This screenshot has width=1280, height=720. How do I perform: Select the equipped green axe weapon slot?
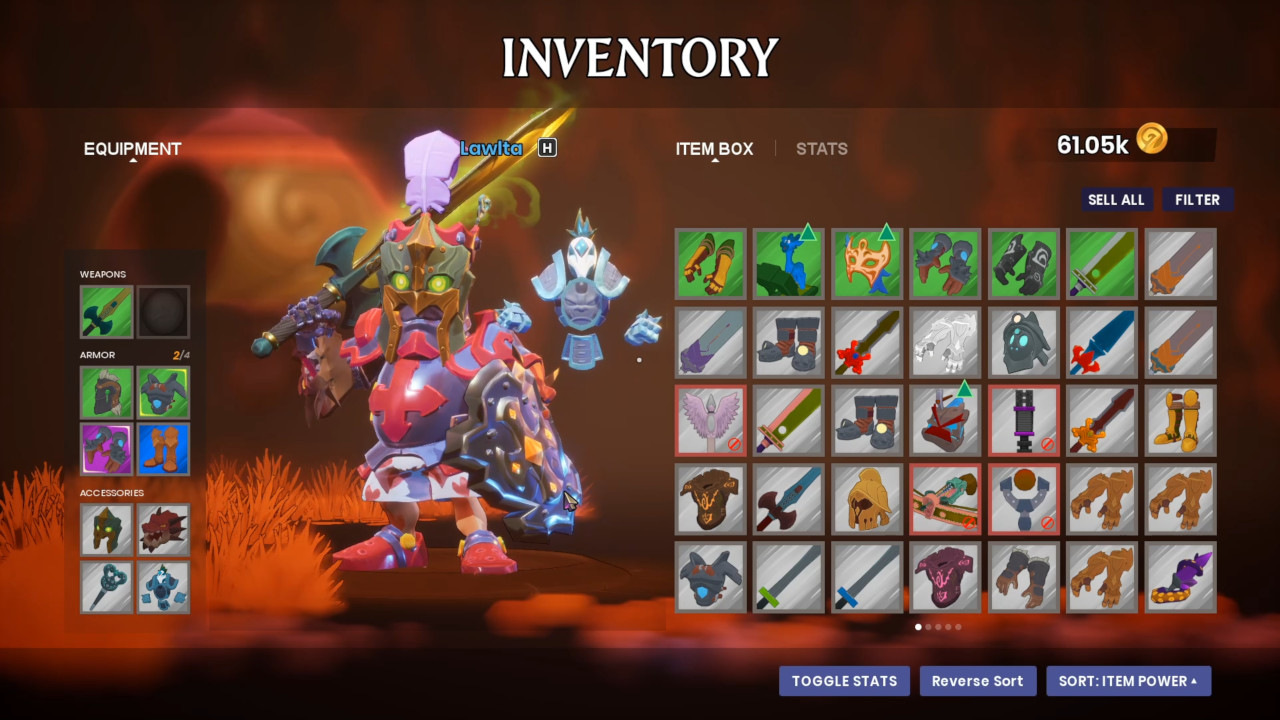[x=106, y=312]
